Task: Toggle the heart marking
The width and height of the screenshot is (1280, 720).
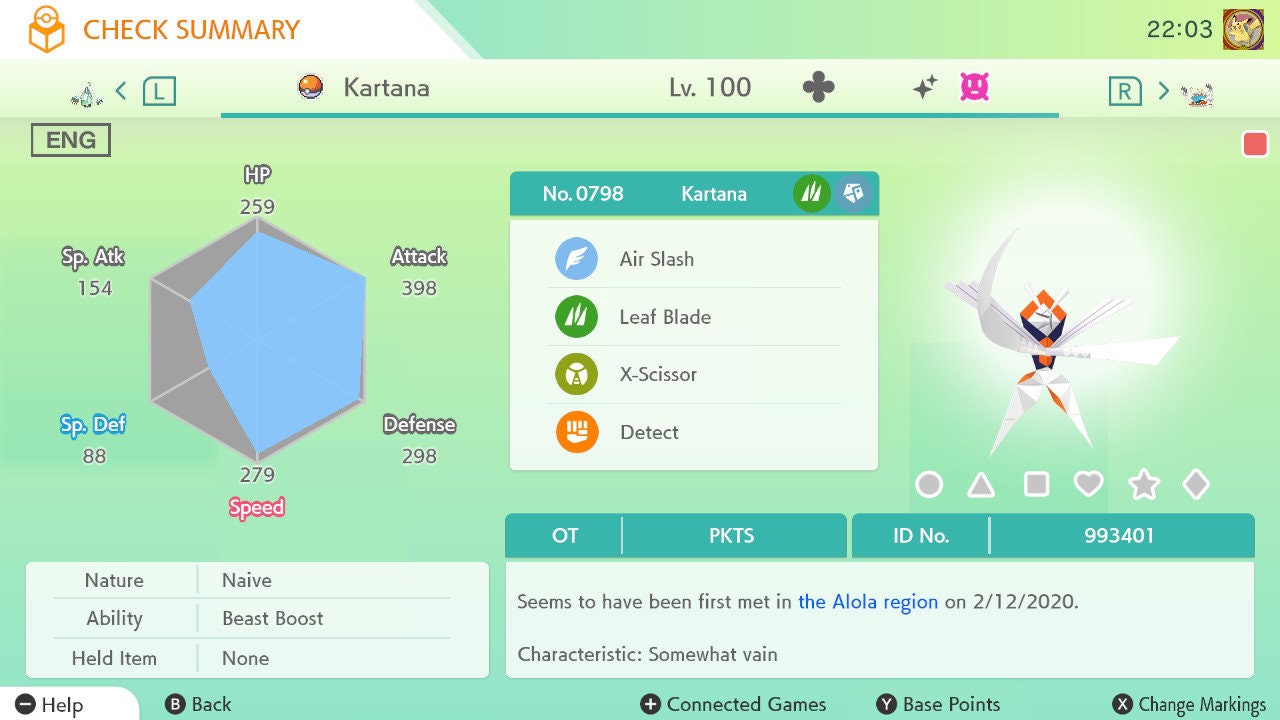Action: pyautogui.click(x=1088, y=485)
